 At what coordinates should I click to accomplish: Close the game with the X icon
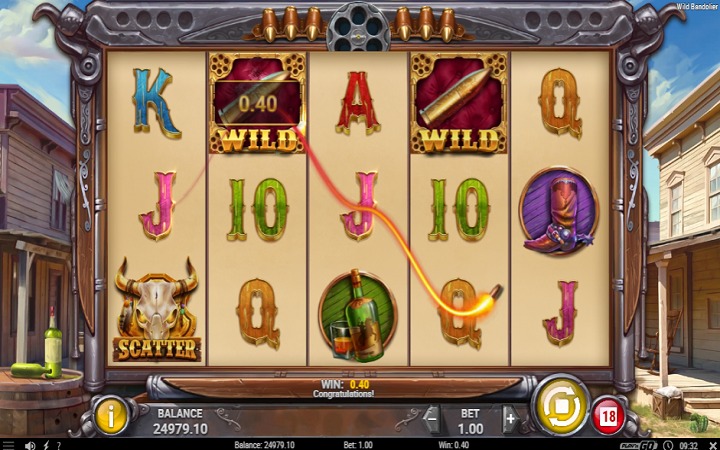click(x=712, y=444)
